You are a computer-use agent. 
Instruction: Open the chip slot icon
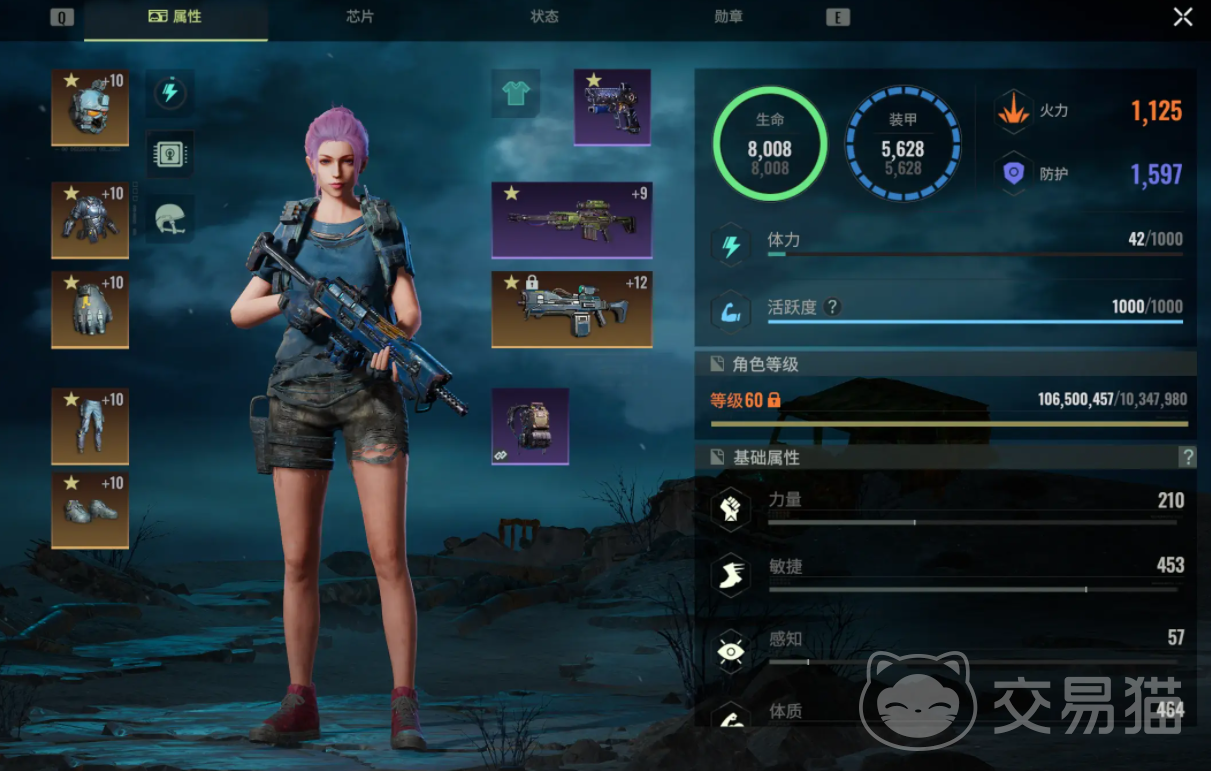(x=170, y=155)
